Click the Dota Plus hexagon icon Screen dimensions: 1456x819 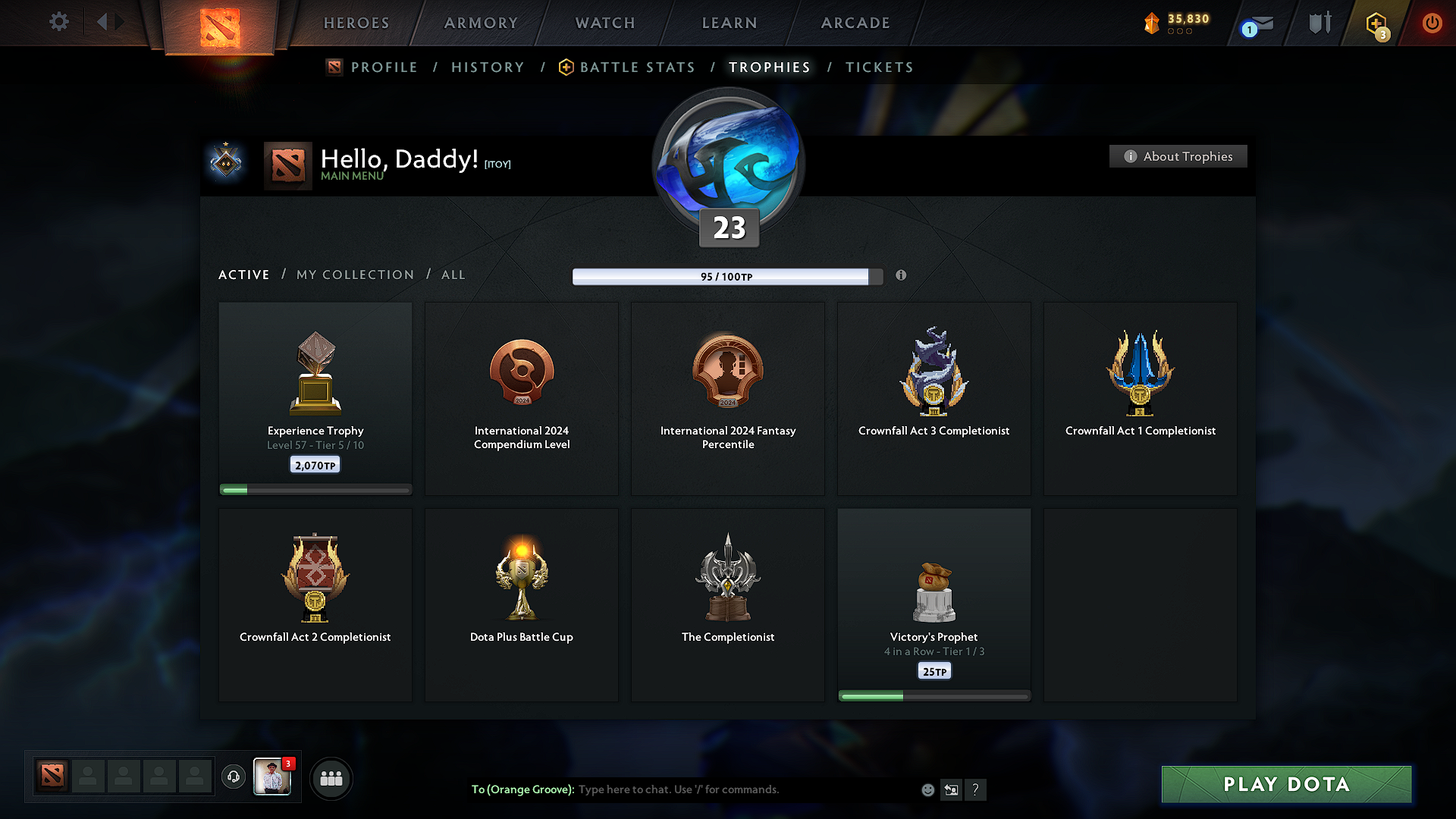(1375, 24)
